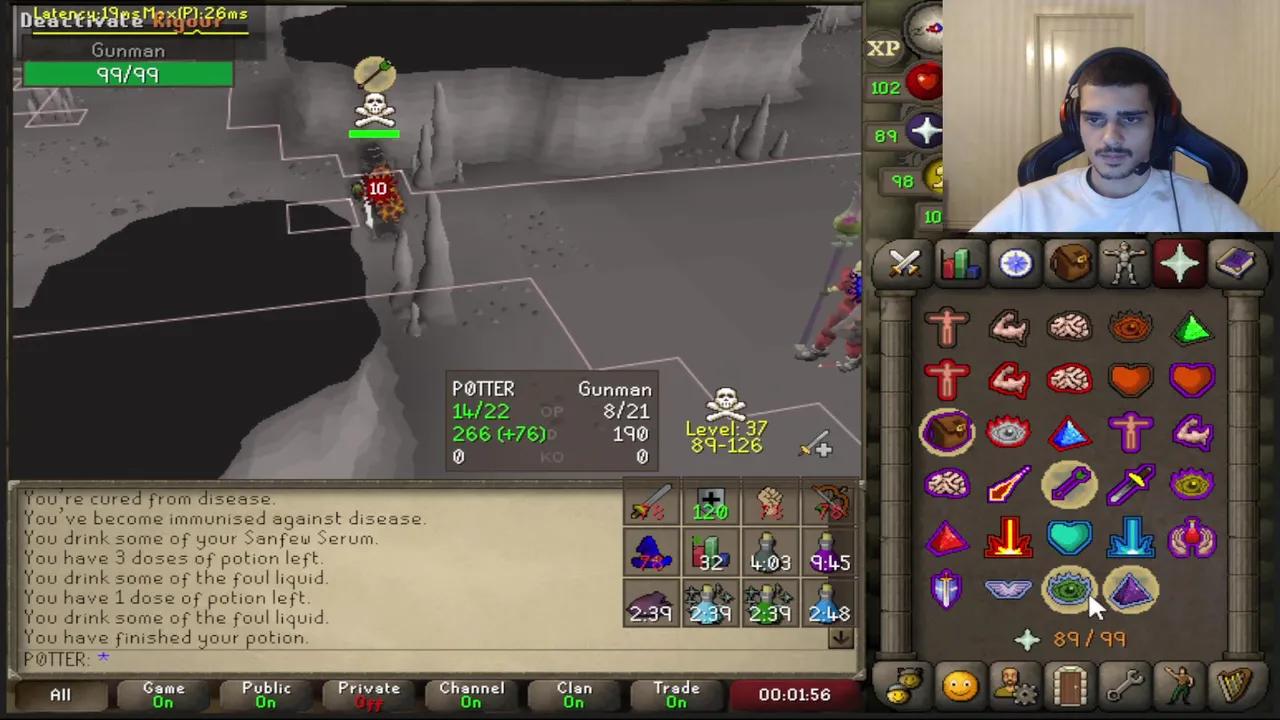Select the All chat tab
Screen dimensions: 1280x720
coord(59,693)
